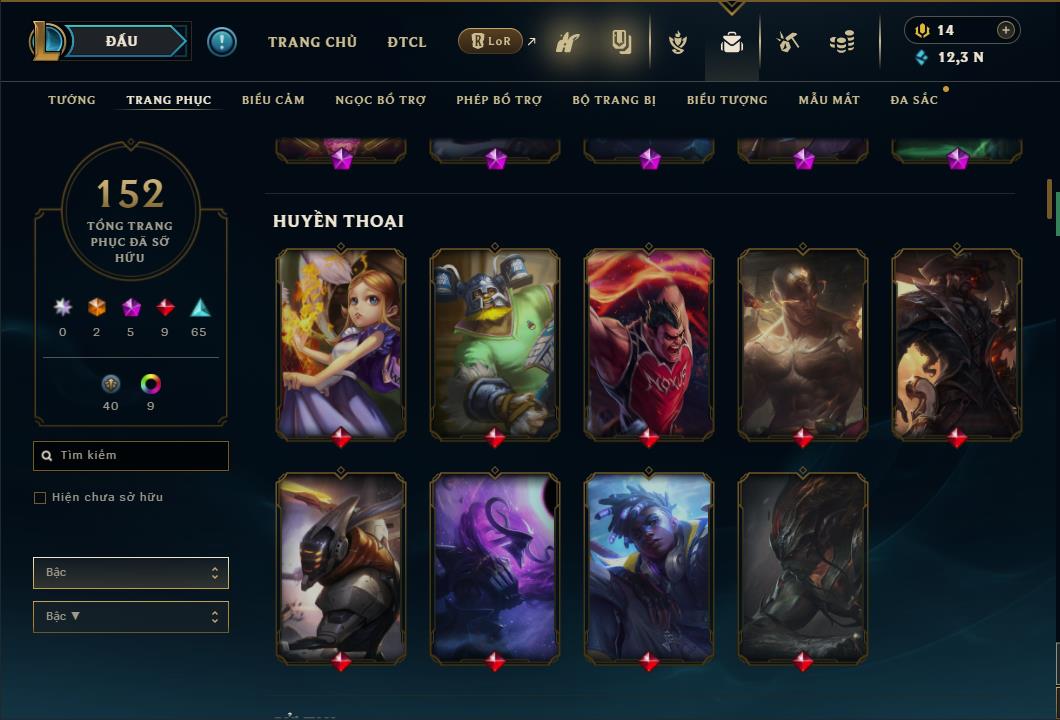Go to the ĐTCL mode page
Viewport: 1060px width, 720px height.
[x=407, y=42]
